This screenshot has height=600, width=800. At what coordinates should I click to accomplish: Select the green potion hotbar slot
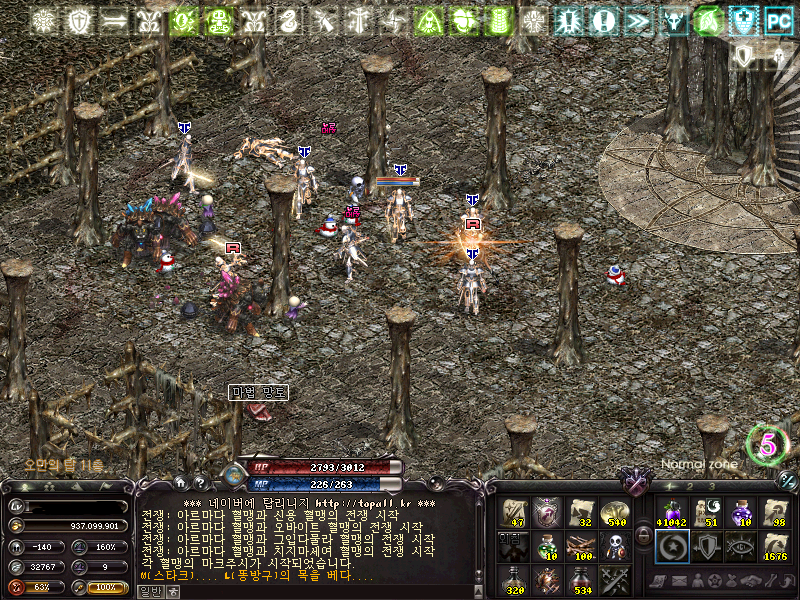click(546, 546)
